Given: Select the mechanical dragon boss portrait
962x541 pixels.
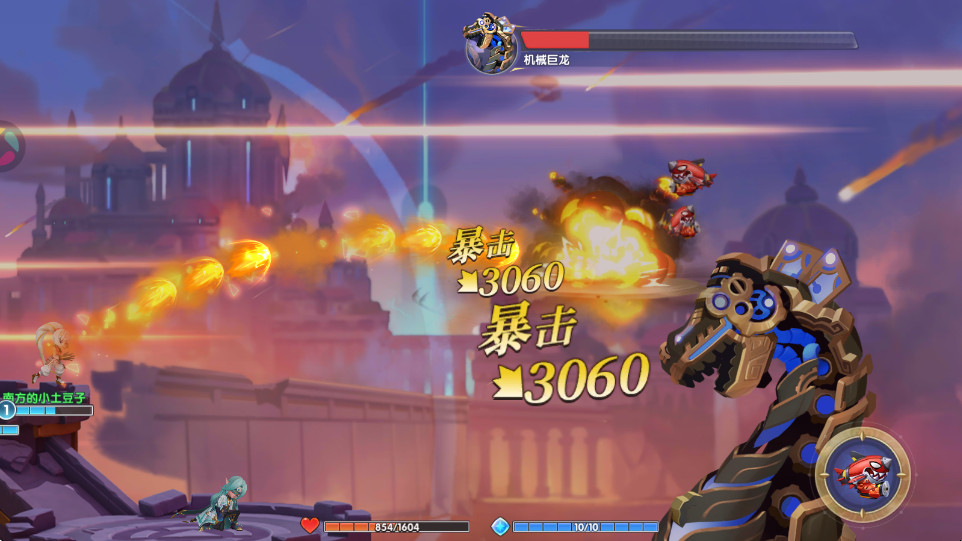Looking at the screenshot, I should pyautogui.click(x=491, y=43).
